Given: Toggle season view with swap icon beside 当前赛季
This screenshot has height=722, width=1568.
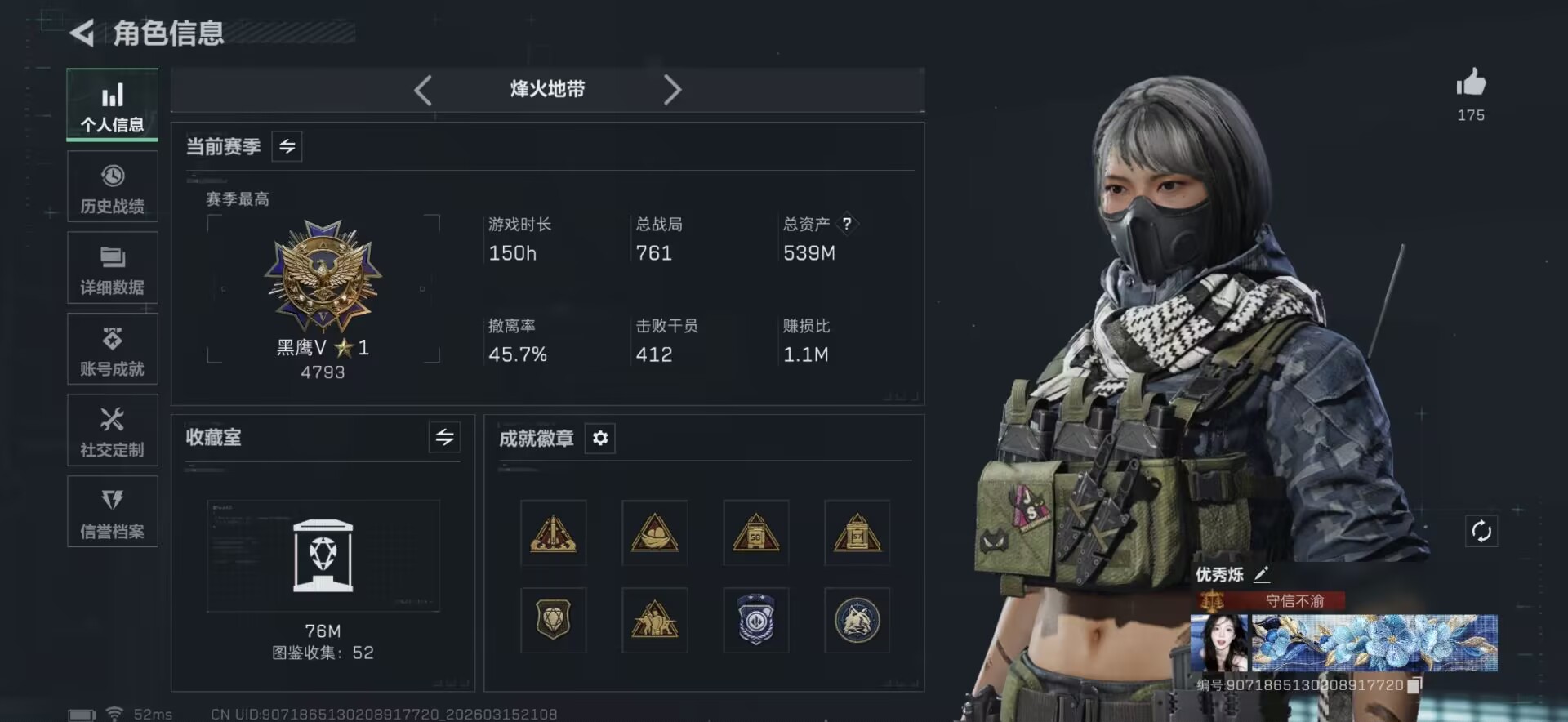Looking at the screenshot, I should point(286,146).
